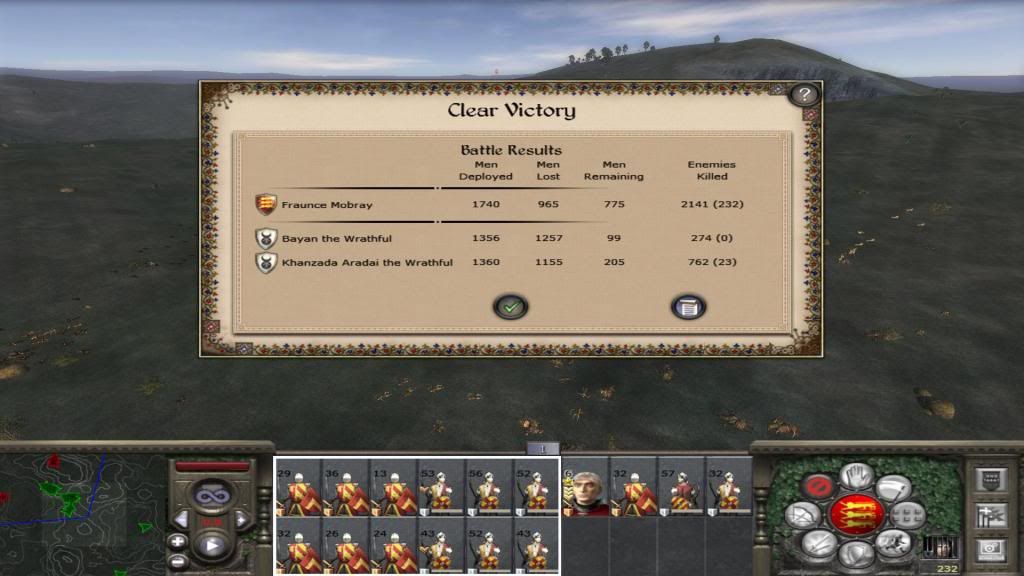Zoom out the minimap with minus button

[178, 559]
